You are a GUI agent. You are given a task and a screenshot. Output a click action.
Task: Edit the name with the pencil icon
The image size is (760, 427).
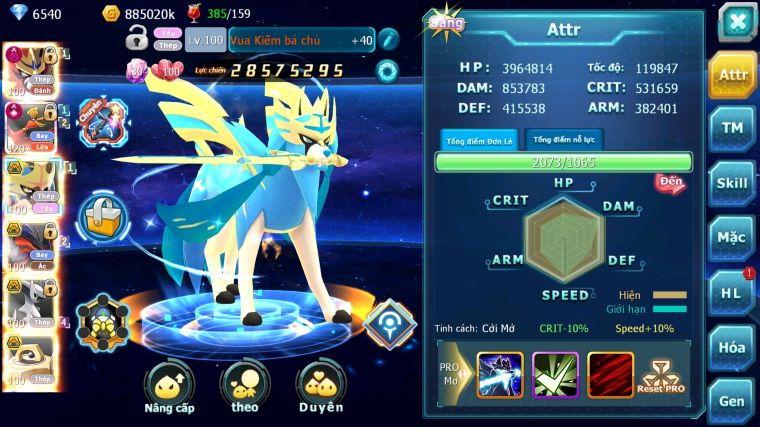(388, 40)
